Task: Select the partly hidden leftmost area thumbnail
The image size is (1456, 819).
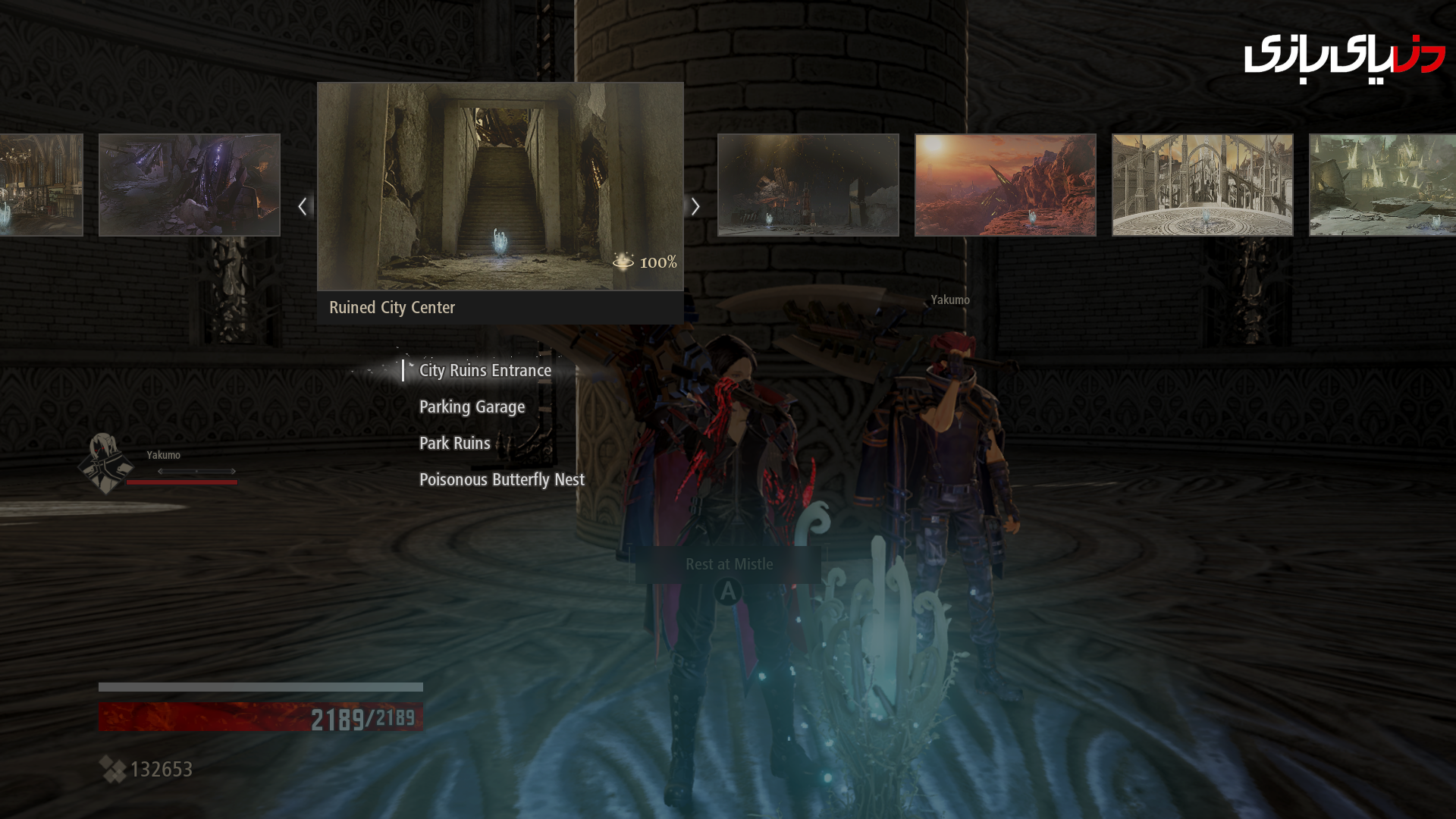Action: coord(41,185)
